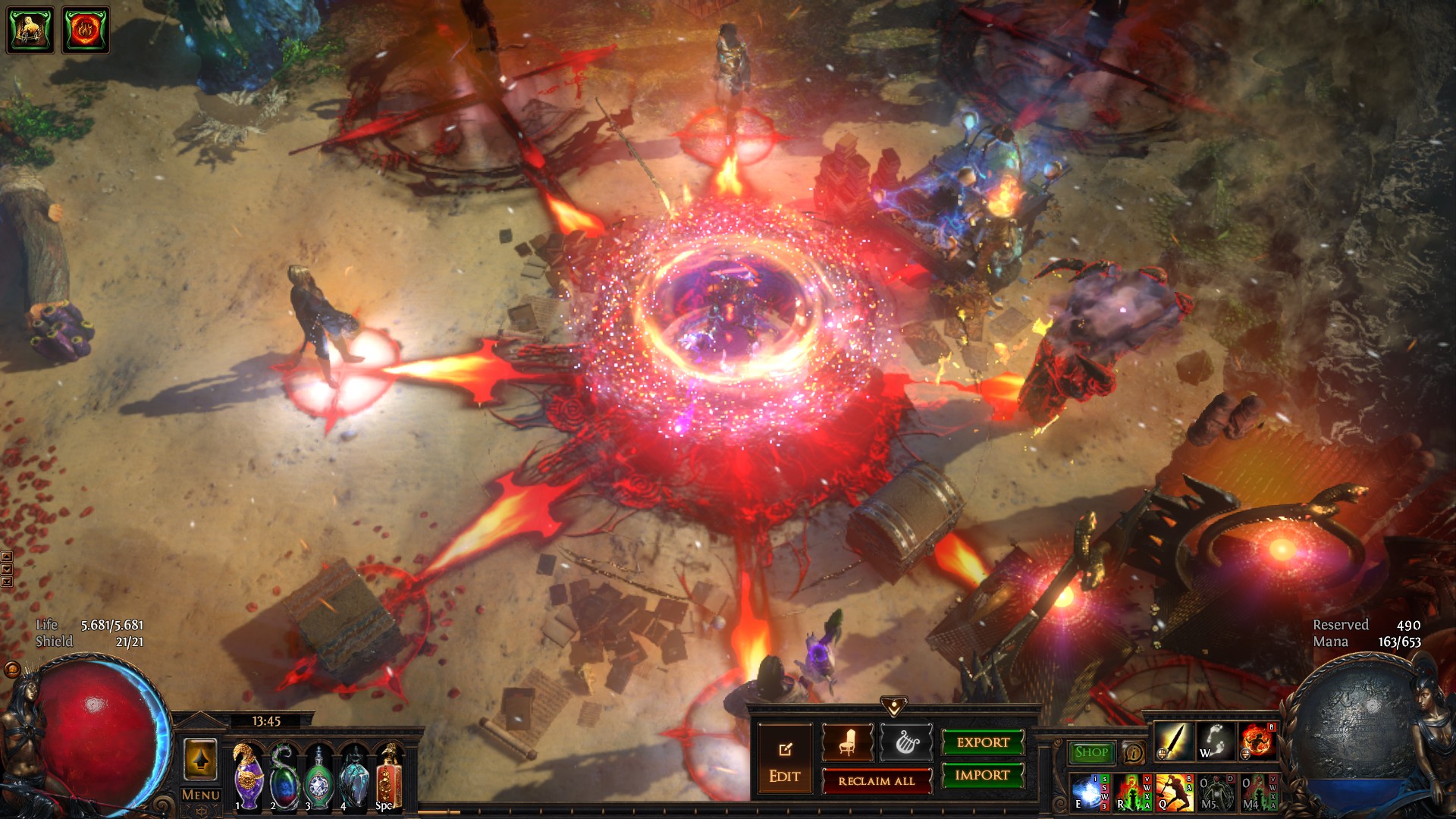Use the orange-red flask bound to Spc
This screenshot has height=819, width=1456.
[x=388, y=778]
